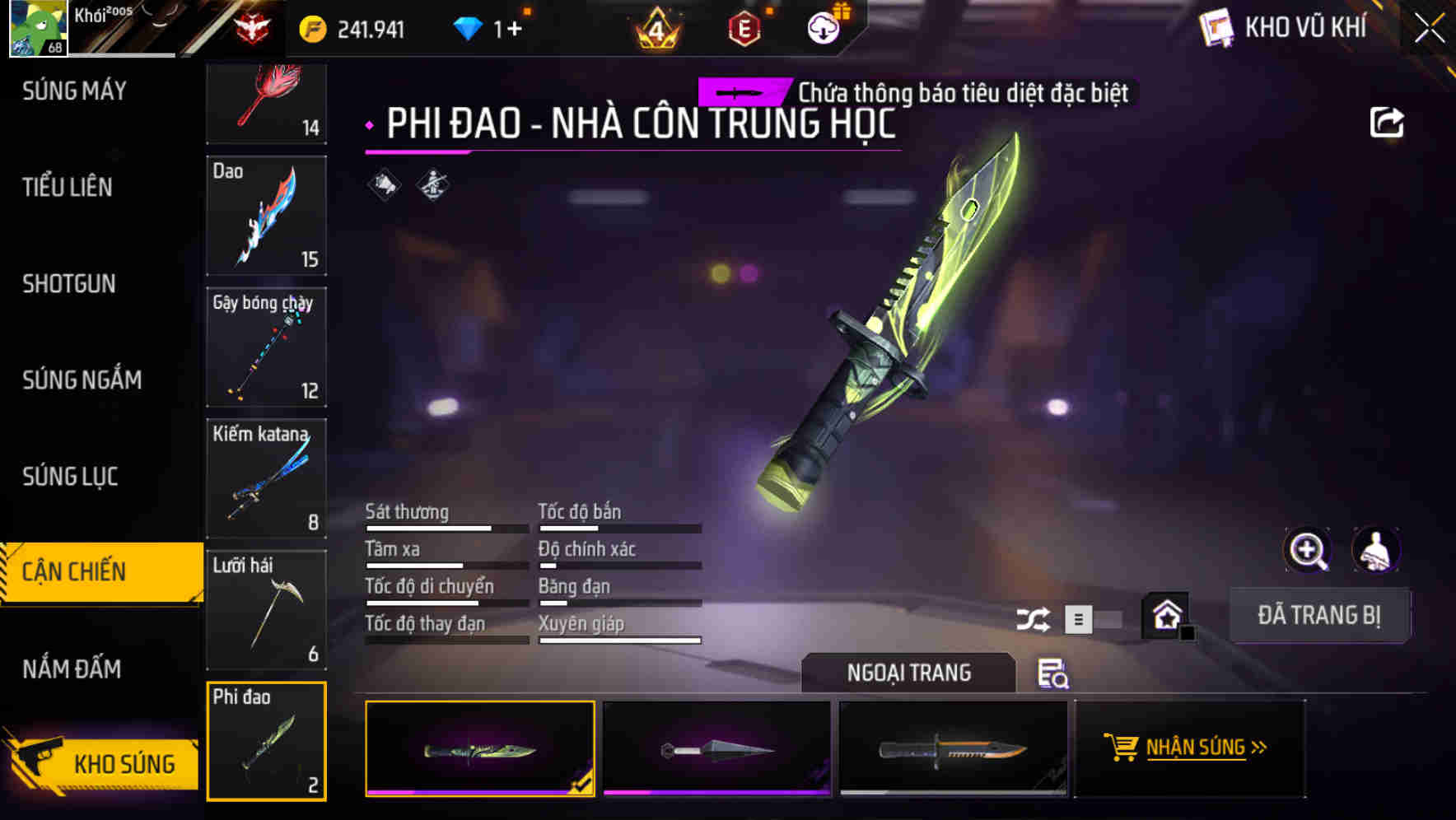Open Kho Vũ Khí weapon book icon
The height and width of the screenshot is (820, 1456).
[1216, 27]
